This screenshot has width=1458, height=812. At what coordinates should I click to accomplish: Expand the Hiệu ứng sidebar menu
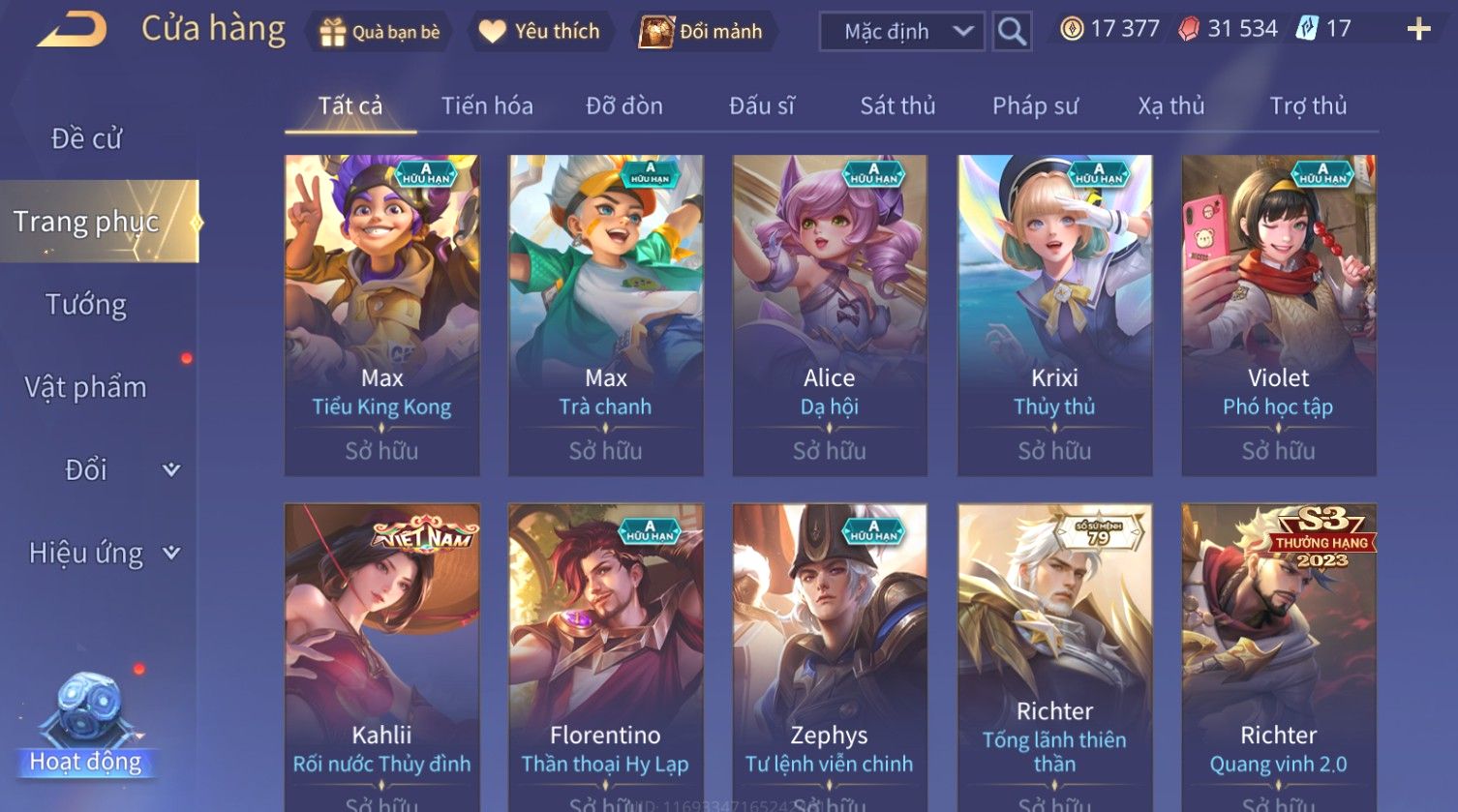pyautogui.click(x=103, y=553)
